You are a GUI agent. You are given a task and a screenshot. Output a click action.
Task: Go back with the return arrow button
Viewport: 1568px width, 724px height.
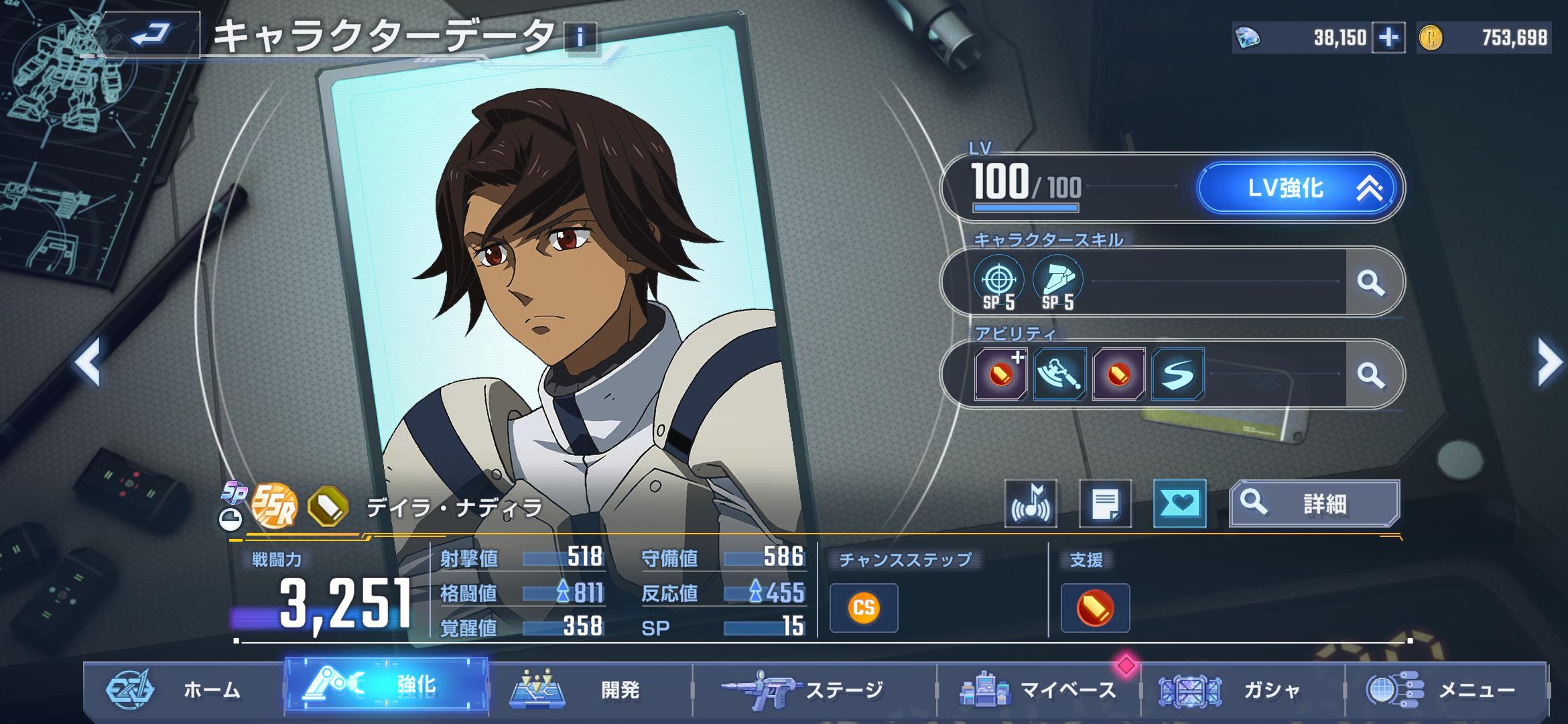(150, 35)
